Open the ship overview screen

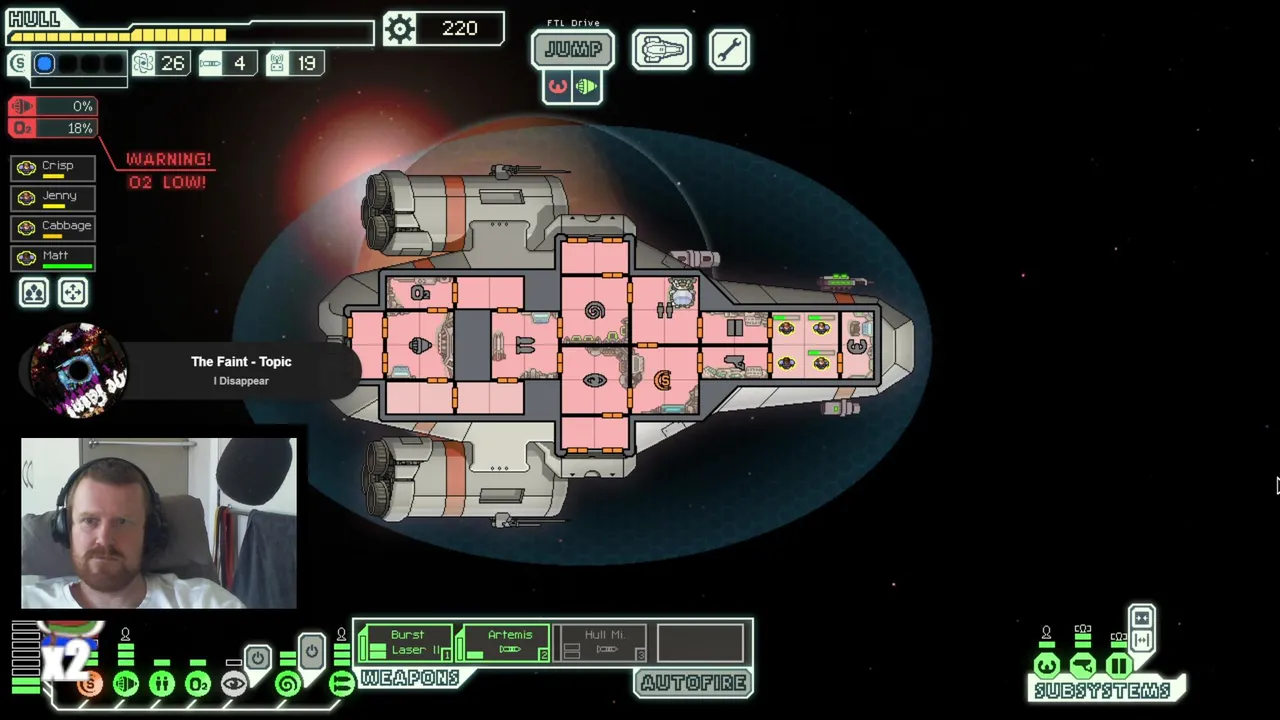(x=661, y=49)
